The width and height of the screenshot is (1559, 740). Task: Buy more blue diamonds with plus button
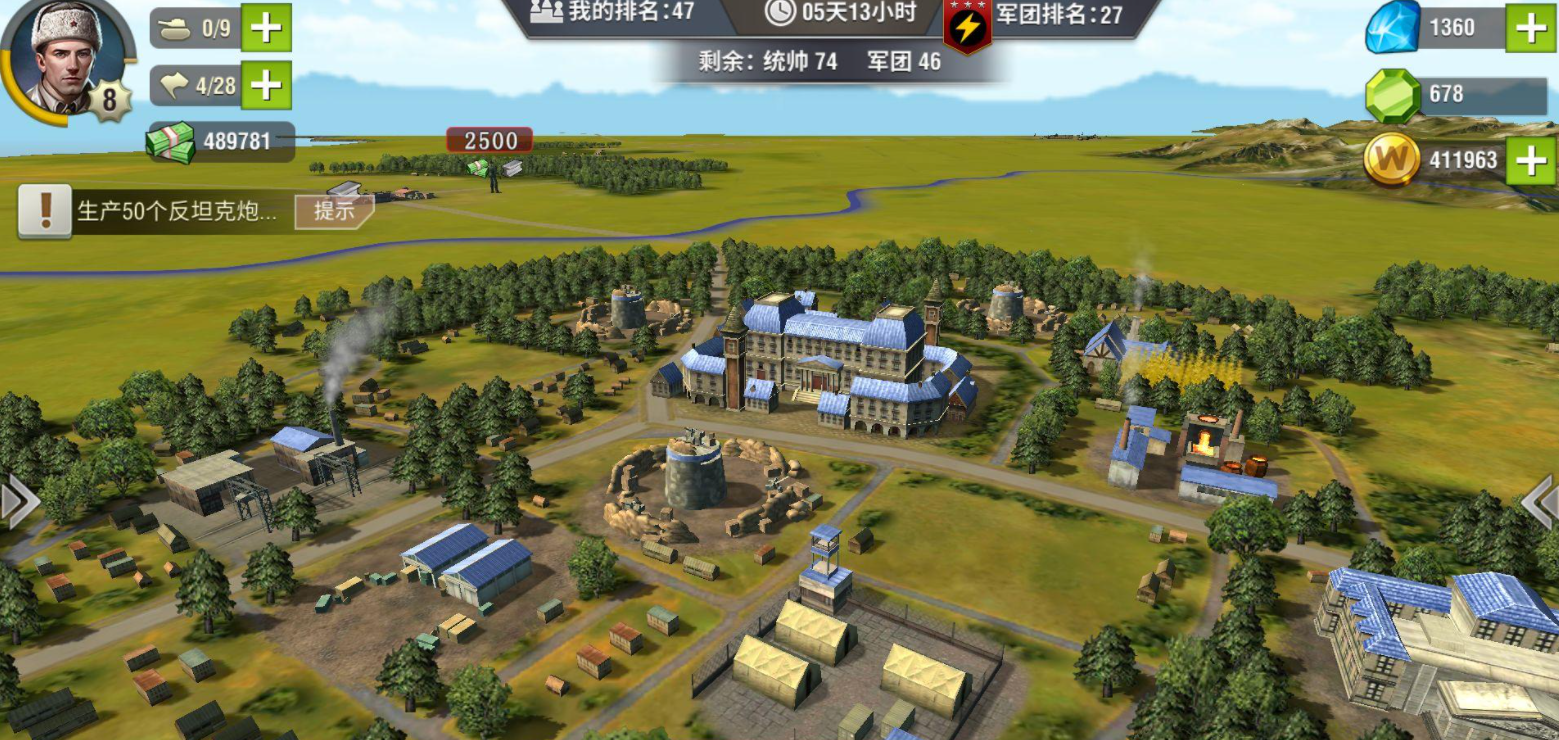(1532, 27)
